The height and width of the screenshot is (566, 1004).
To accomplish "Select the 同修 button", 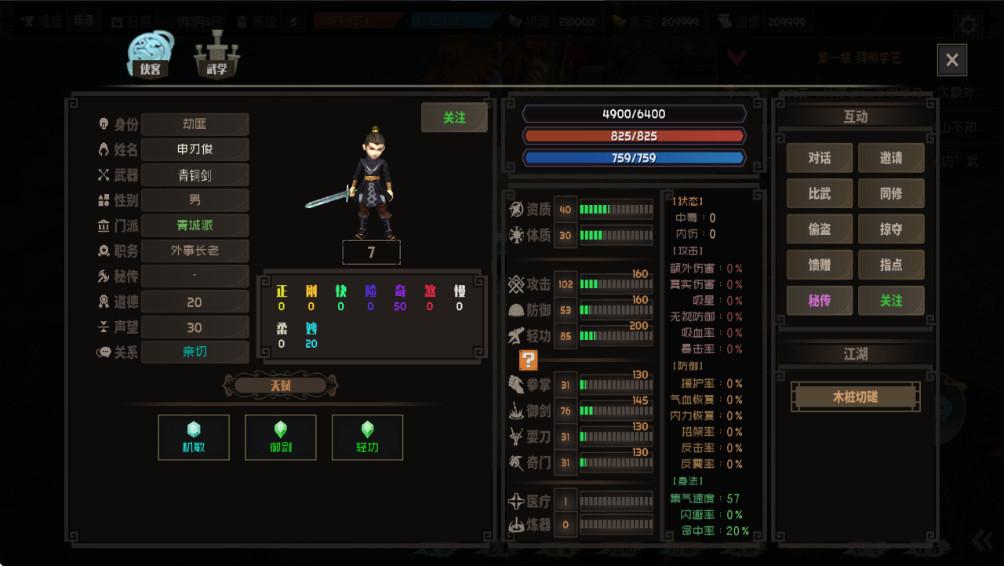I will coord(891,193).
